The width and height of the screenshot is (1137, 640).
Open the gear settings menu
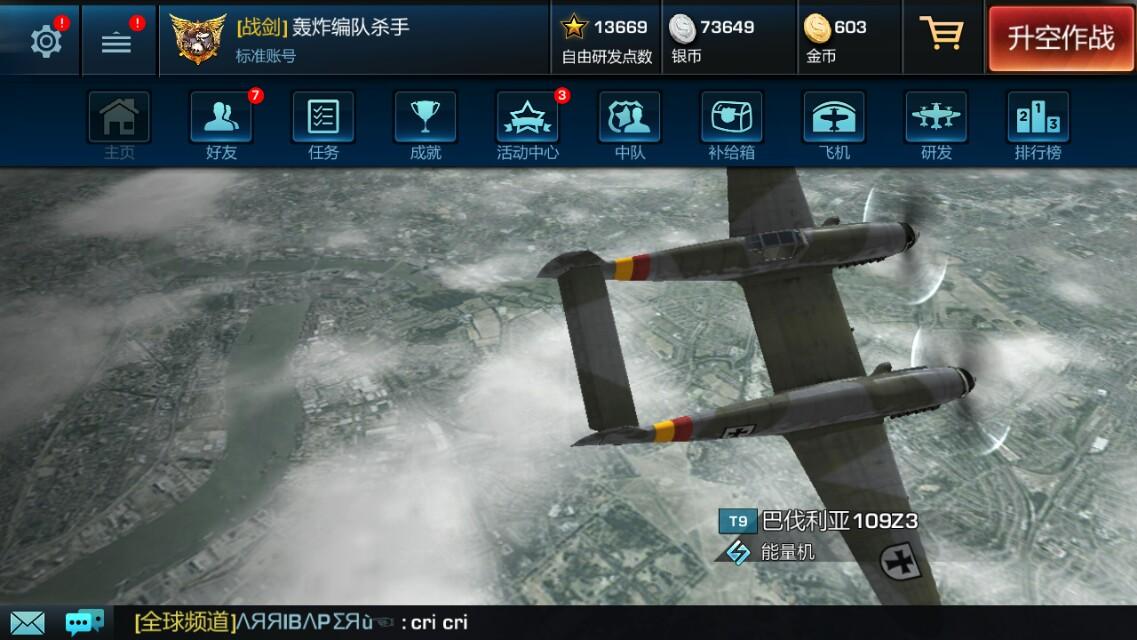[x=45, y=41]
